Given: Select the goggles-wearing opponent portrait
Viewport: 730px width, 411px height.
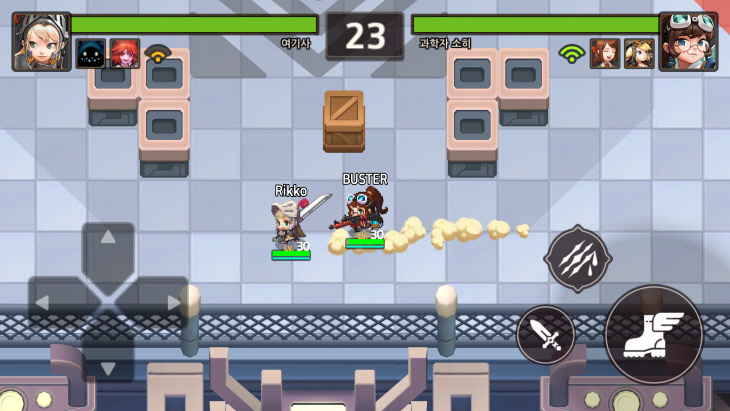Looking at the screenshot, I should tap(688, 41).
